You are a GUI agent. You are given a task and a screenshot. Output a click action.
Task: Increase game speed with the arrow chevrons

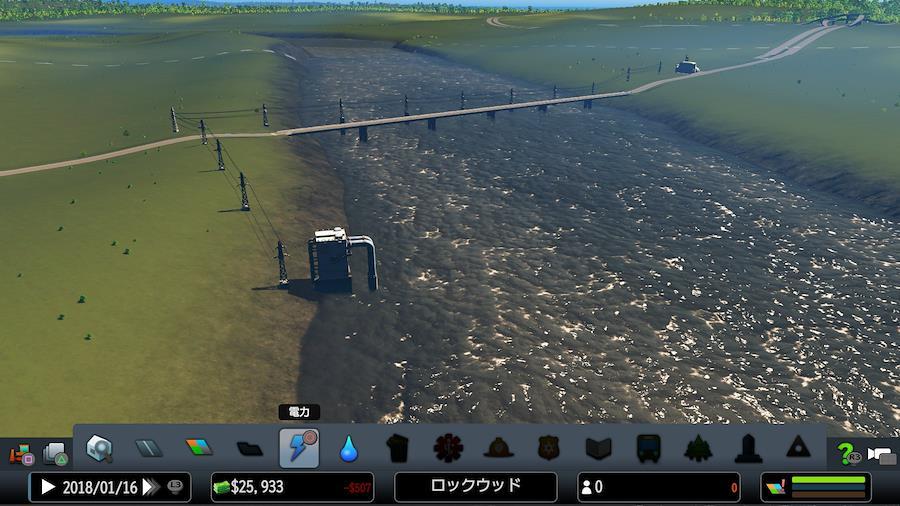[x=151, y=487]
